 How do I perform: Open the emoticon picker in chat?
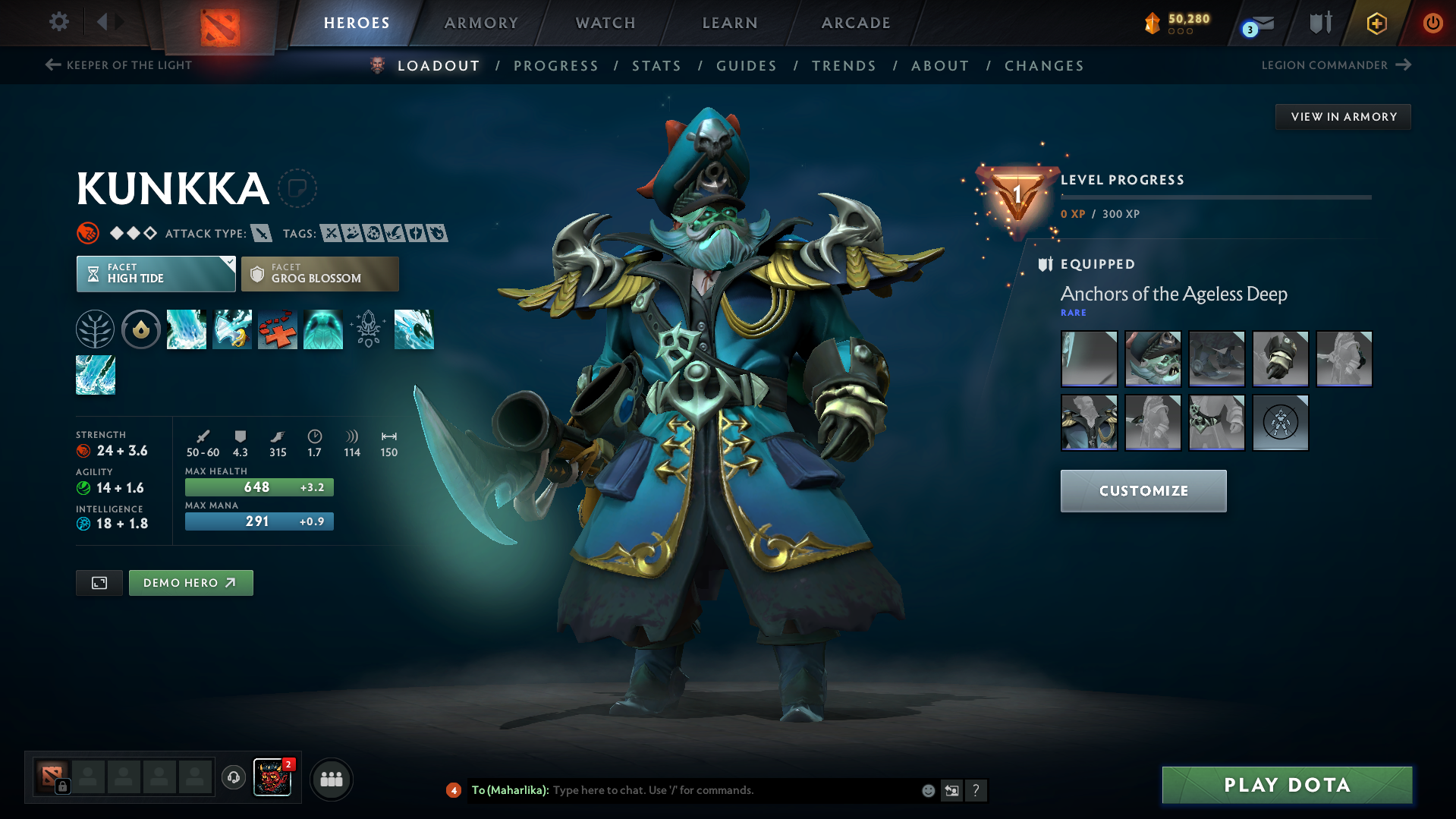tap(927, 790)
